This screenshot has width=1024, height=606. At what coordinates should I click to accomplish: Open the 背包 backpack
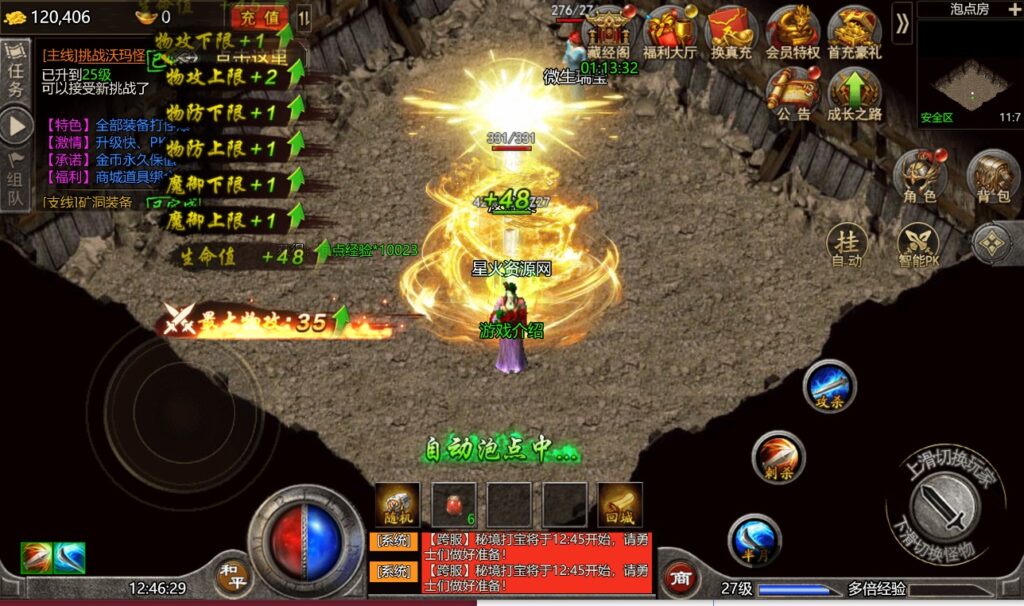992,176
